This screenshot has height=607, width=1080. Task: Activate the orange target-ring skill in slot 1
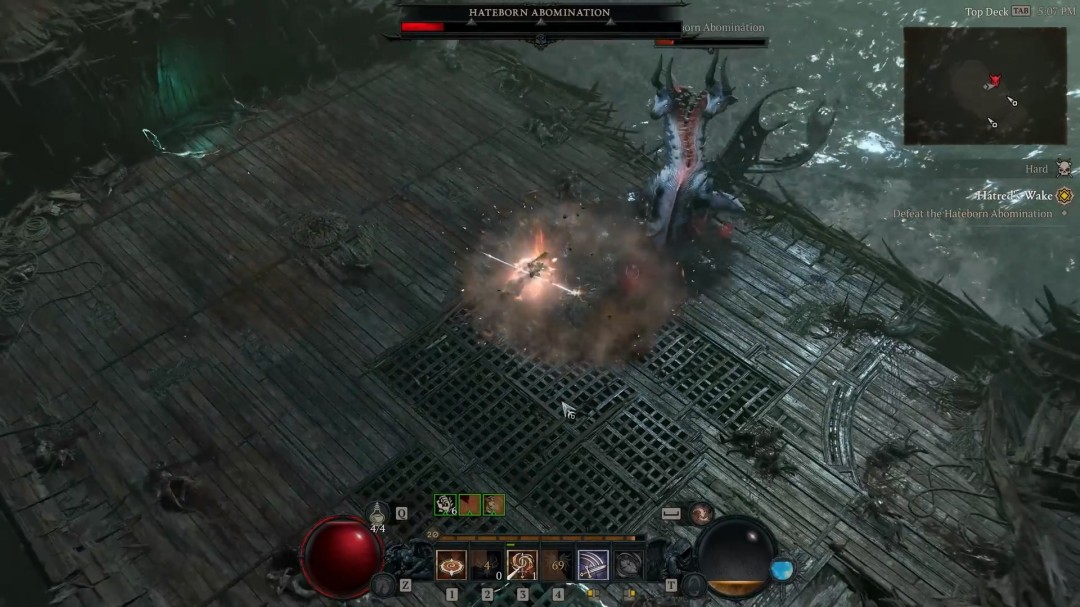[x=451, y=565]
